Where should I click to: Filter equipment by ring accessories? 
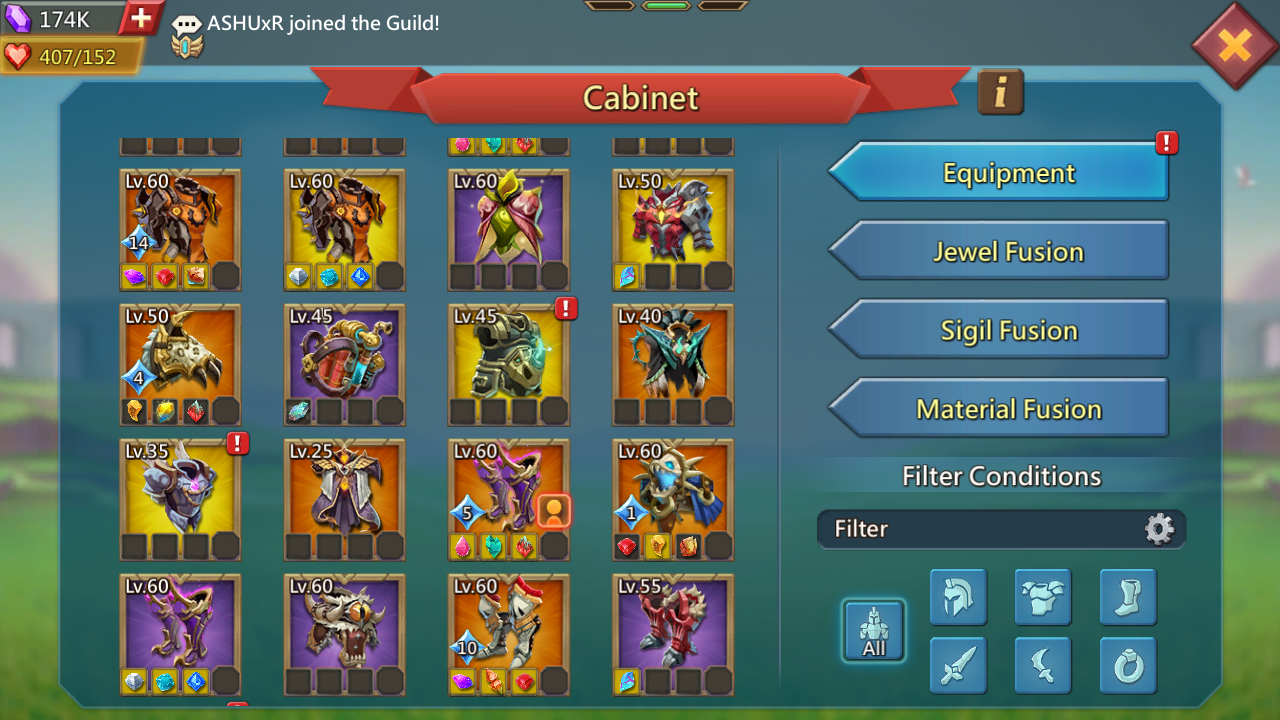tap(1128, 665)
